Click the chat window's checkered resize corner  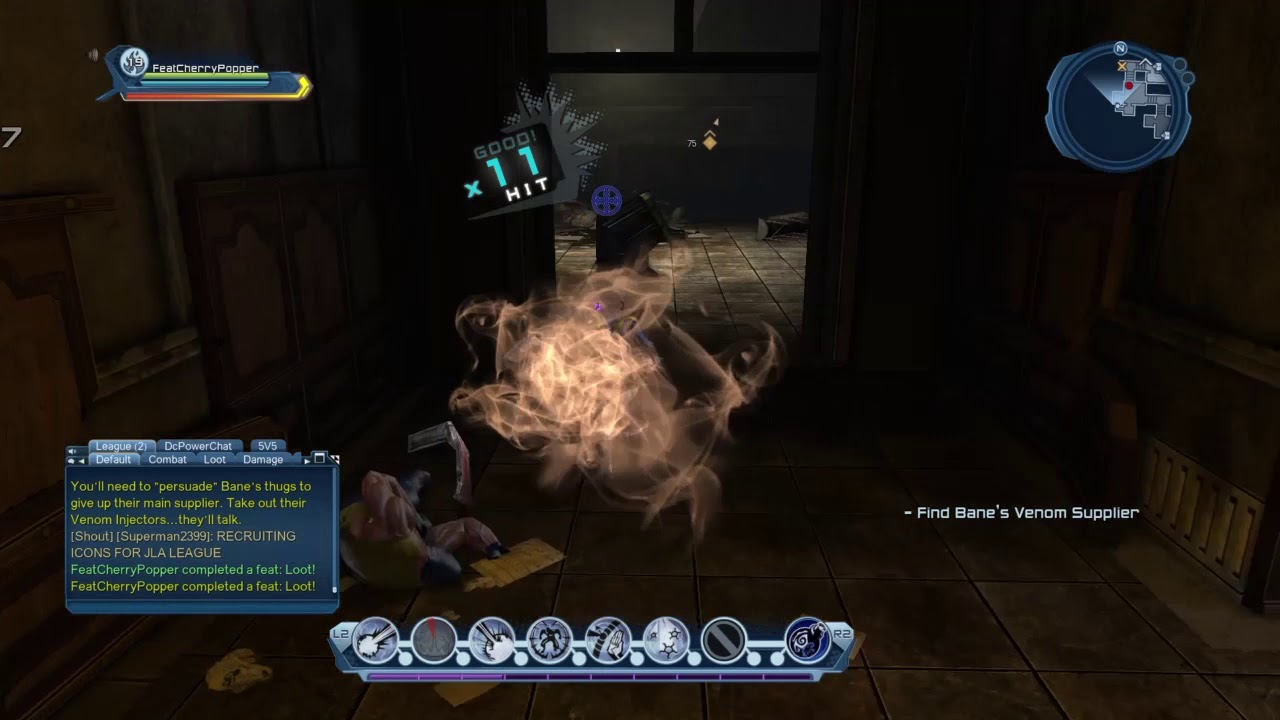[335, 459]
